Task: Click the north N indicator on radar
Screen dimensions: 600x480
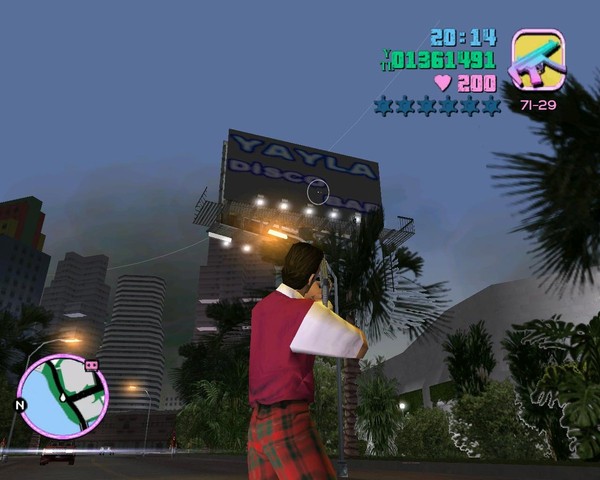Action: coord(18,406)
